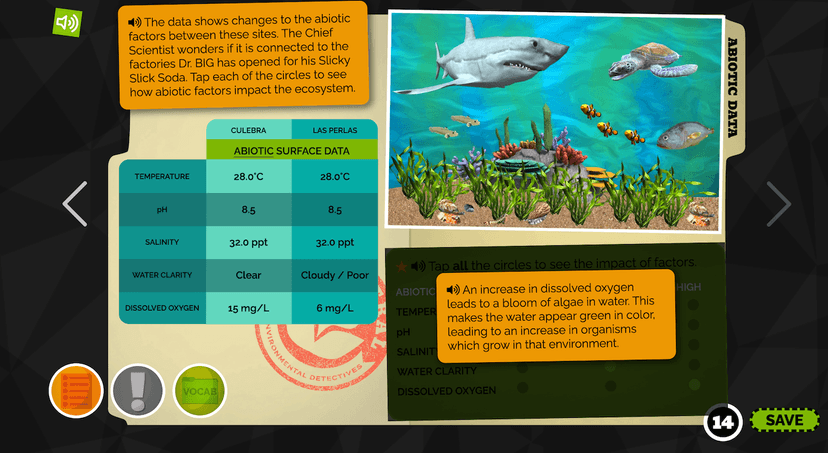Go to the previous page arrow
The image size is (828, 453).
pyautogui.click(x=75, y=203)
